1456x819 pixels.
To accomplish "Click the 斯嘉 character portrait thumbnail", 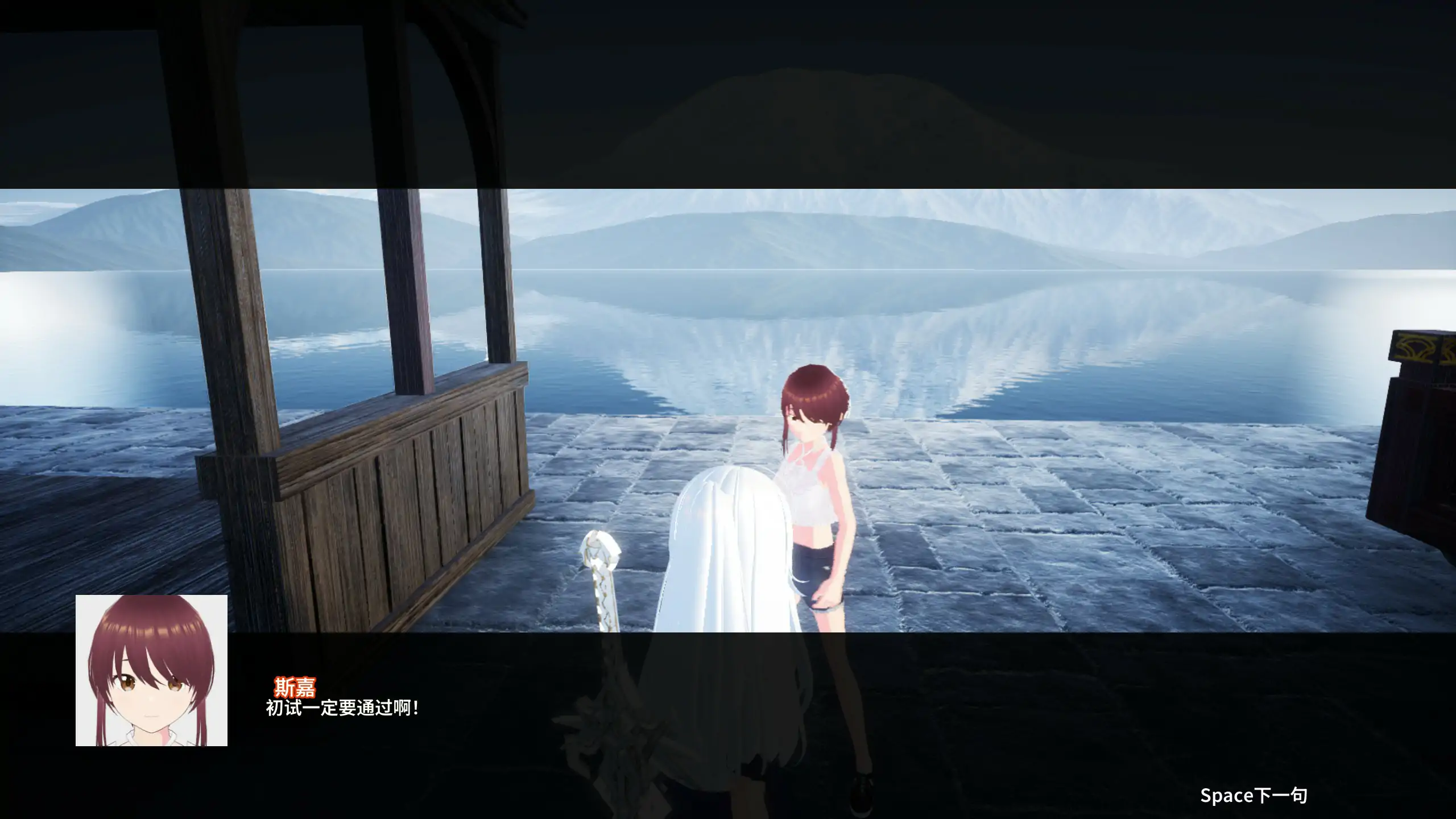I will click(151, 671).
